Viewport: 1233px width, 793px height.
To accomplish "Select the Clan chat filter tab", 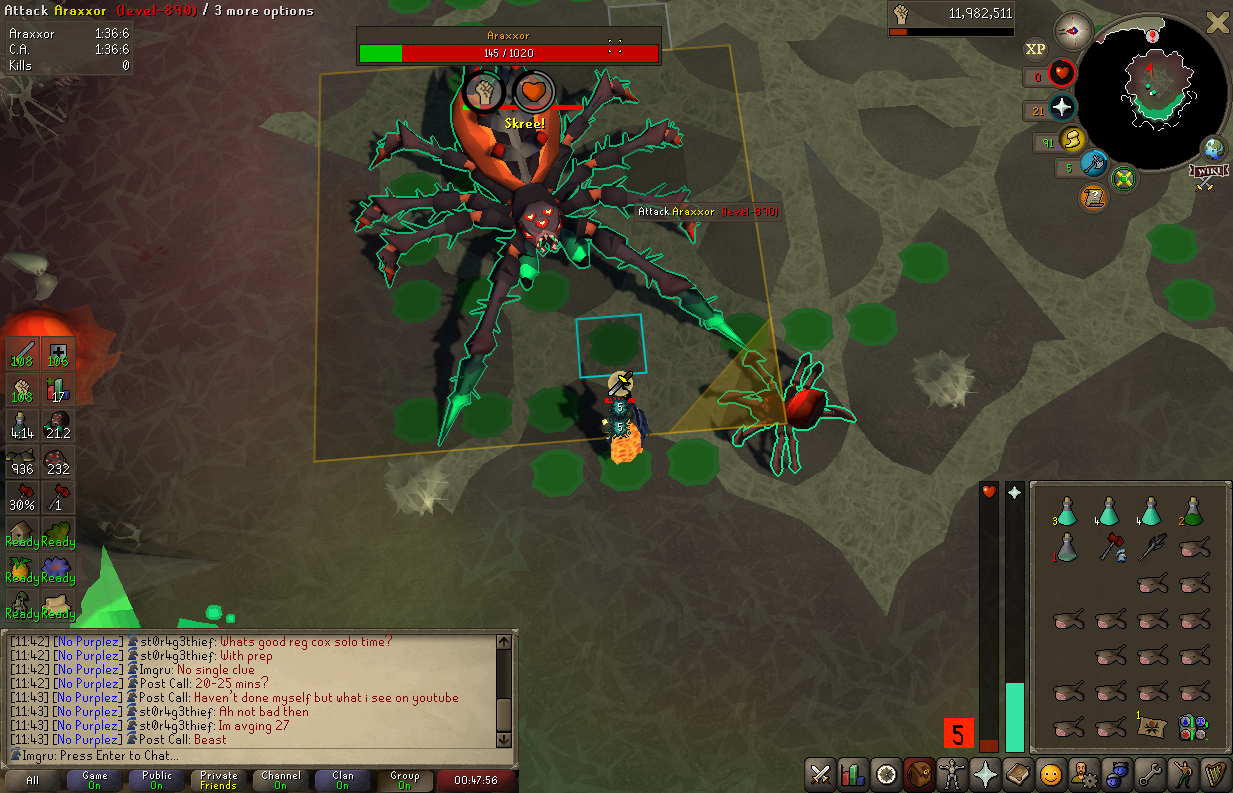I will tap(343, 780).
